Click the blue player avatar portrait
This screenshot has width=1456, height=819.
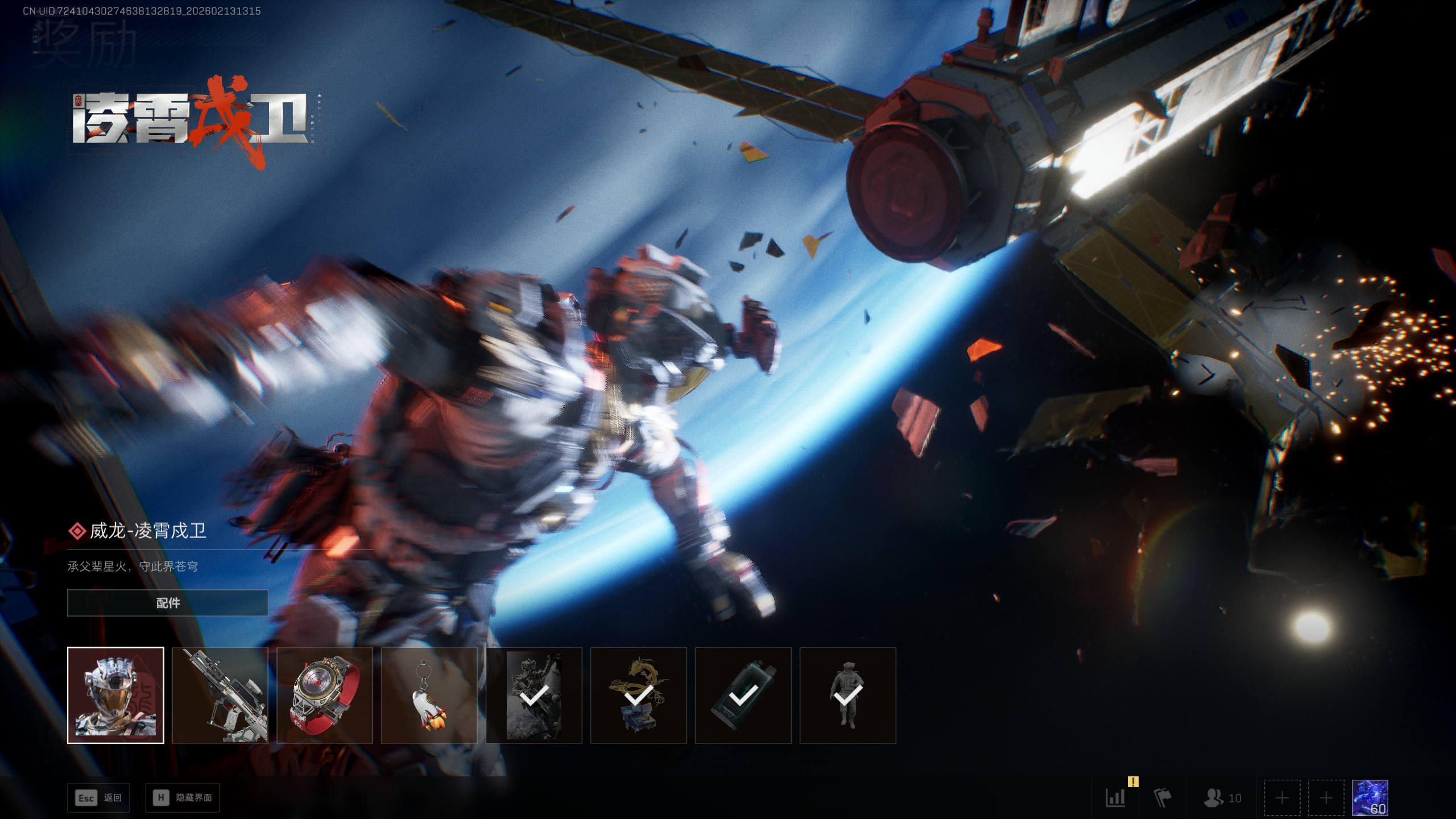(1370, 798)
